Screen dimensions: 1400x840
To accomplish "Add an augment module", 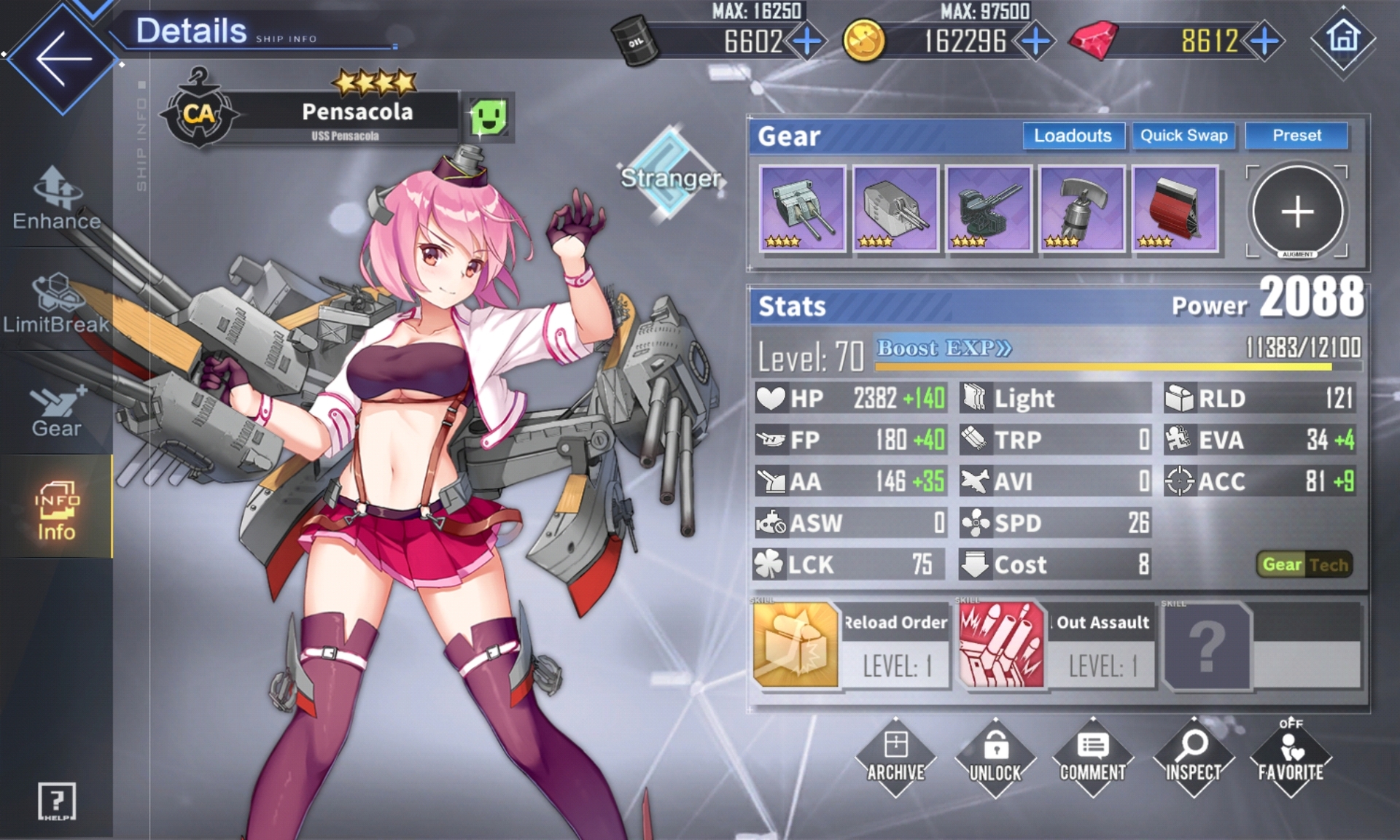I will 1297,212.
